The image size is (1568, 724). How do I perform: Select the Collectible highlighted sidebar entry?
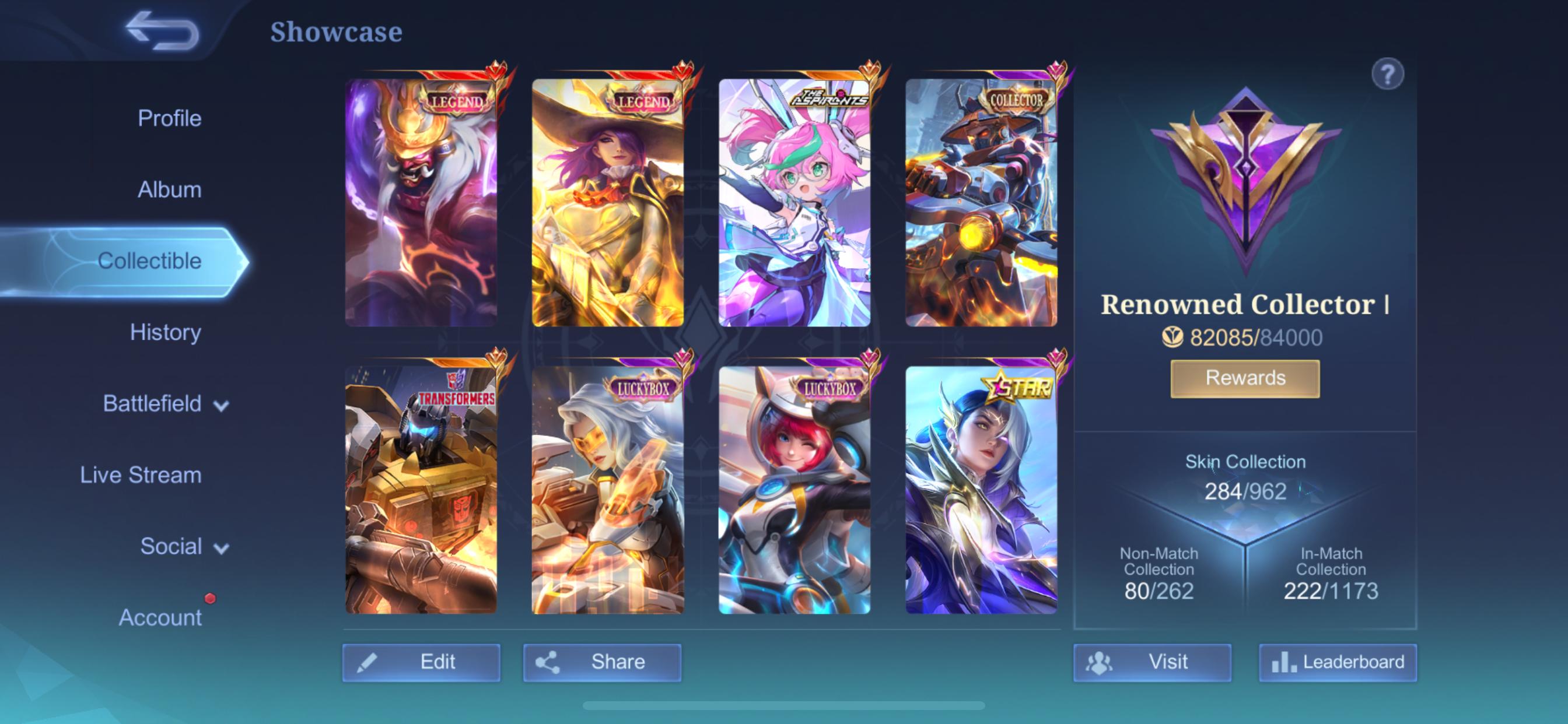(151, 261)
